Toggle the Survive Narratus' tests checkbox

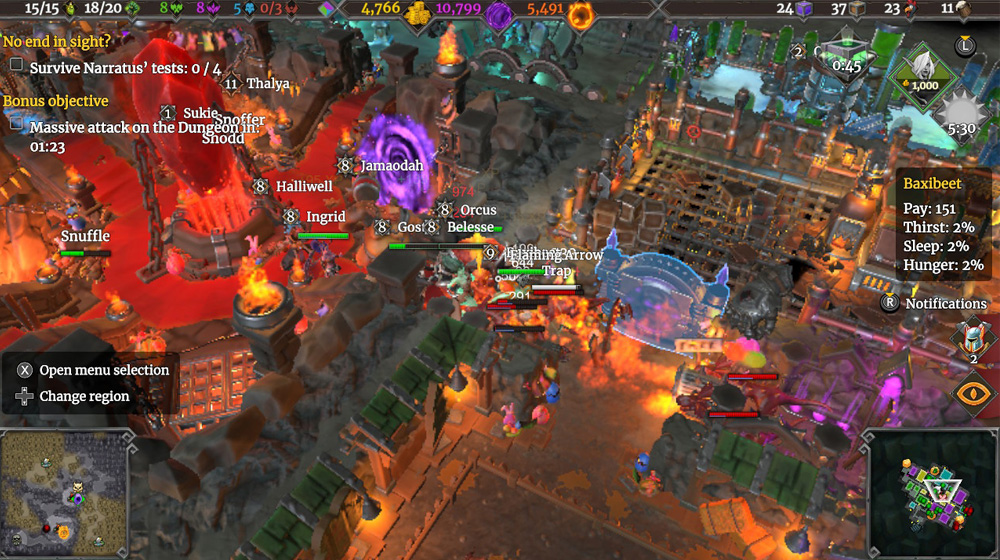point(16,66)
